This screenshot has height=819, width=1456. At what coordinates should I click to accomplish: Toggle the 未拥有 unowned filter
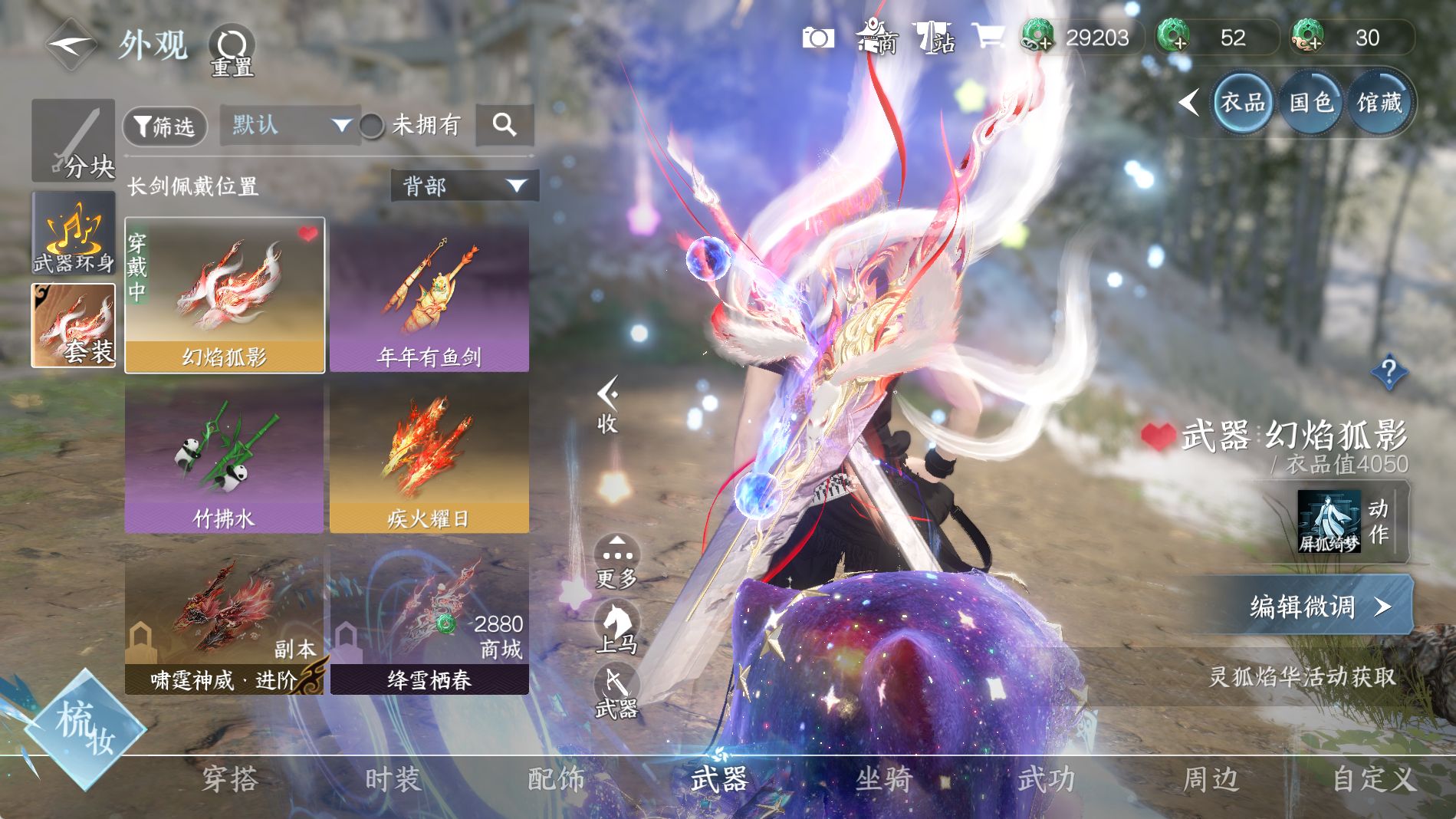(x=373, y=126)
